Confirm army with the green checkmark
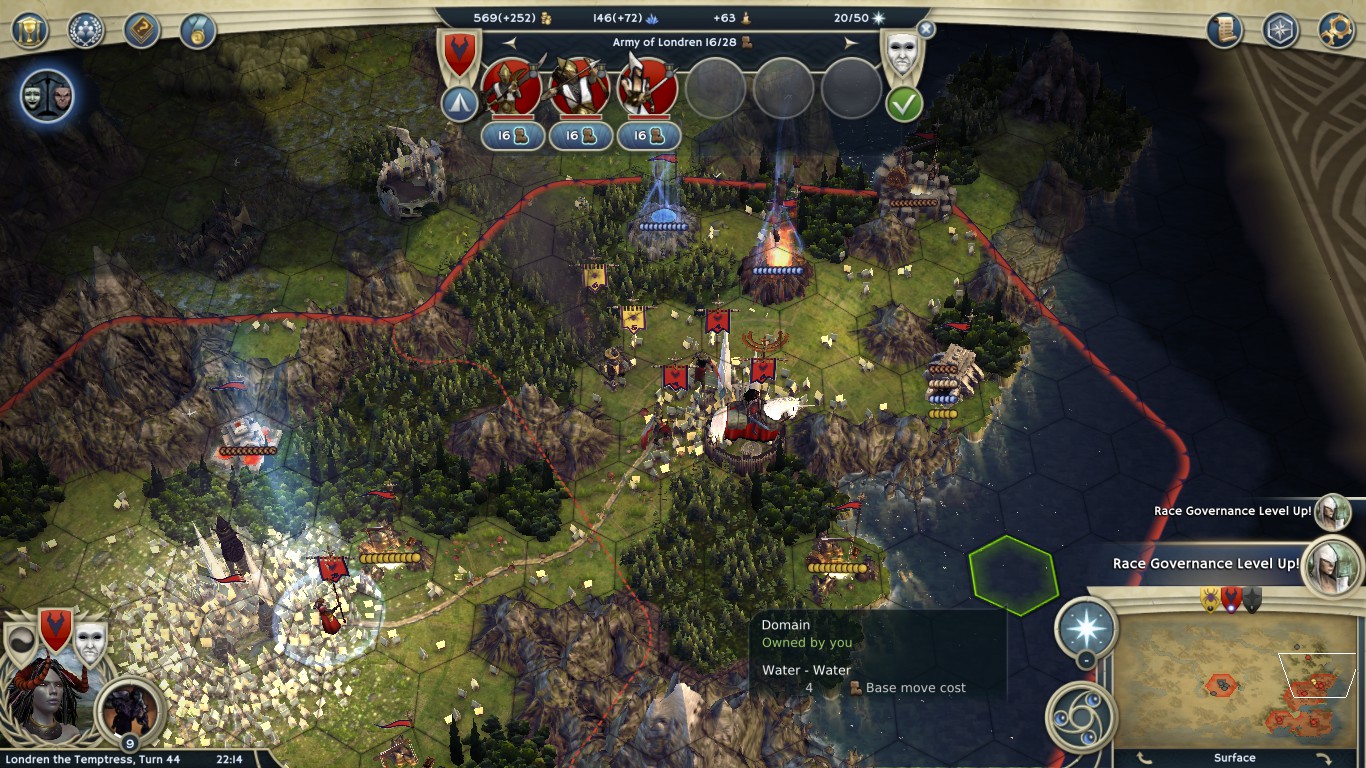The image size is (1366, 768). click(x=904, y=104)
